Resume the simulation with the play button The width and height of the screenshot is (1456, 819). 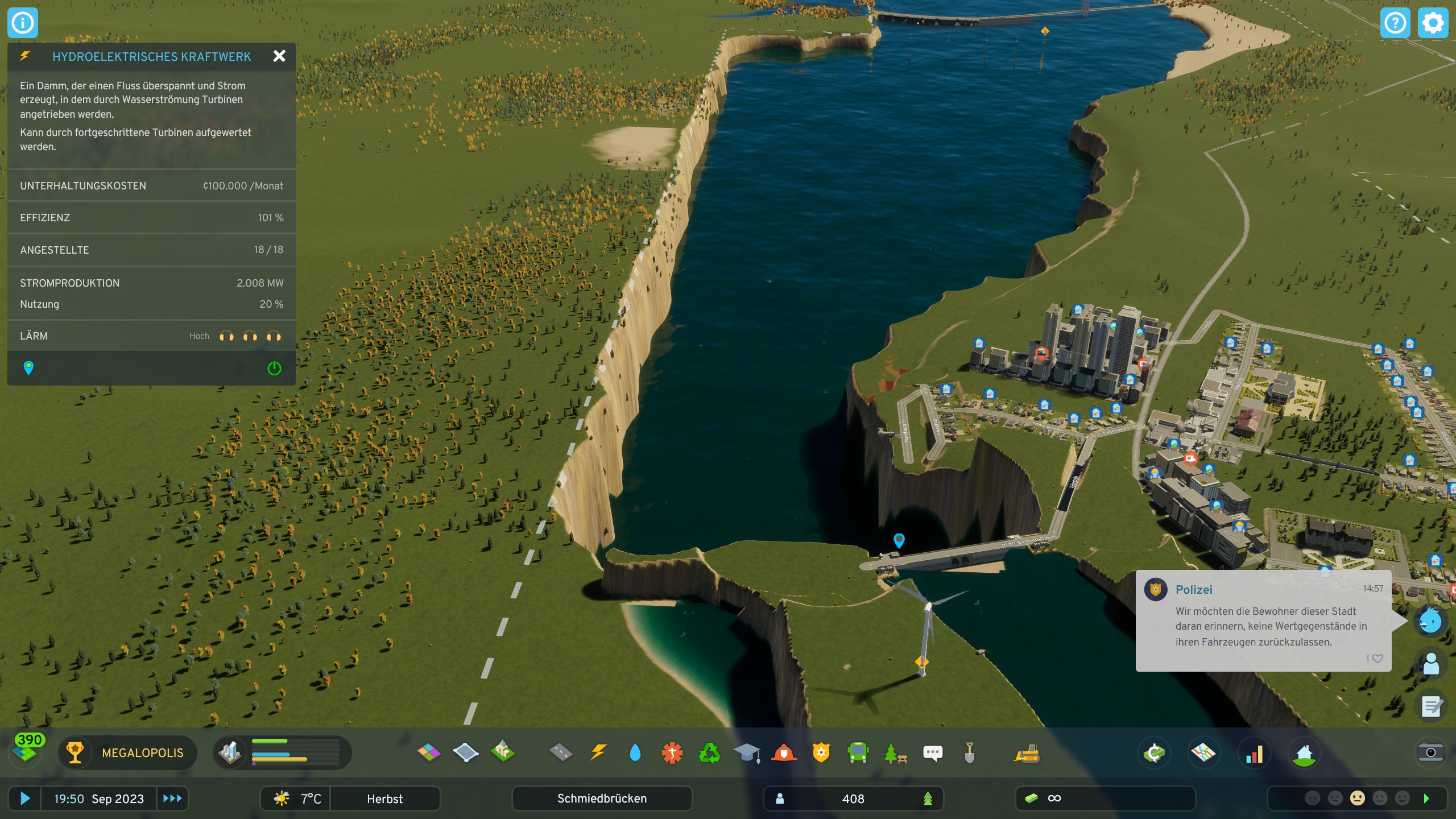coord(25,799)
